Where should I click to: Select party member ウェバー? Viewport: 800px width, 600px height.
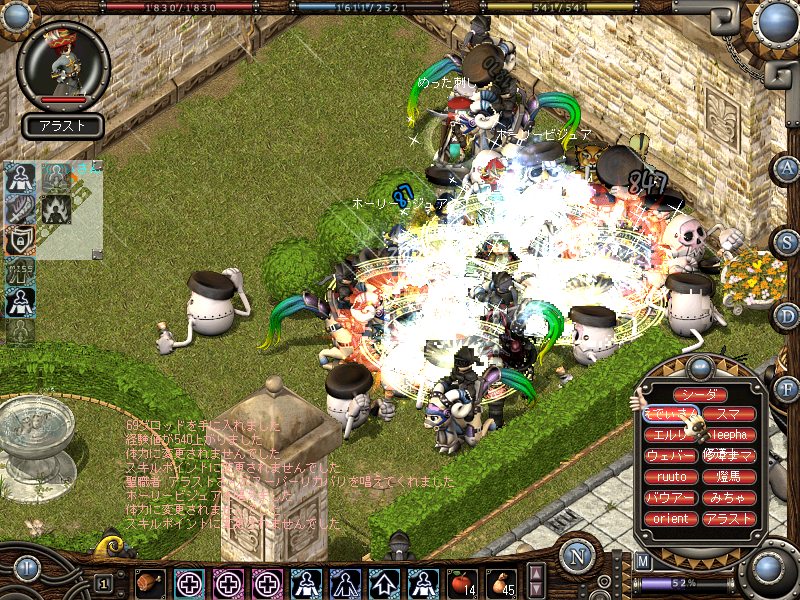point(671,456)
